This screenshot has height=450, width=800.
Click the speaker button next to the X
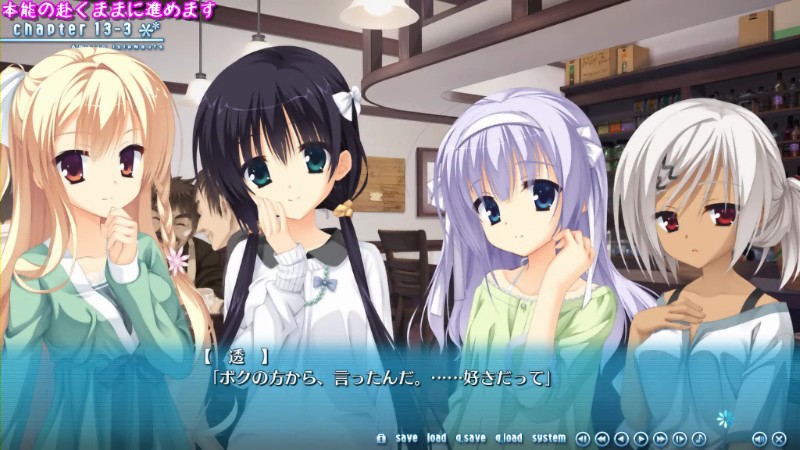tap(758, 438)
